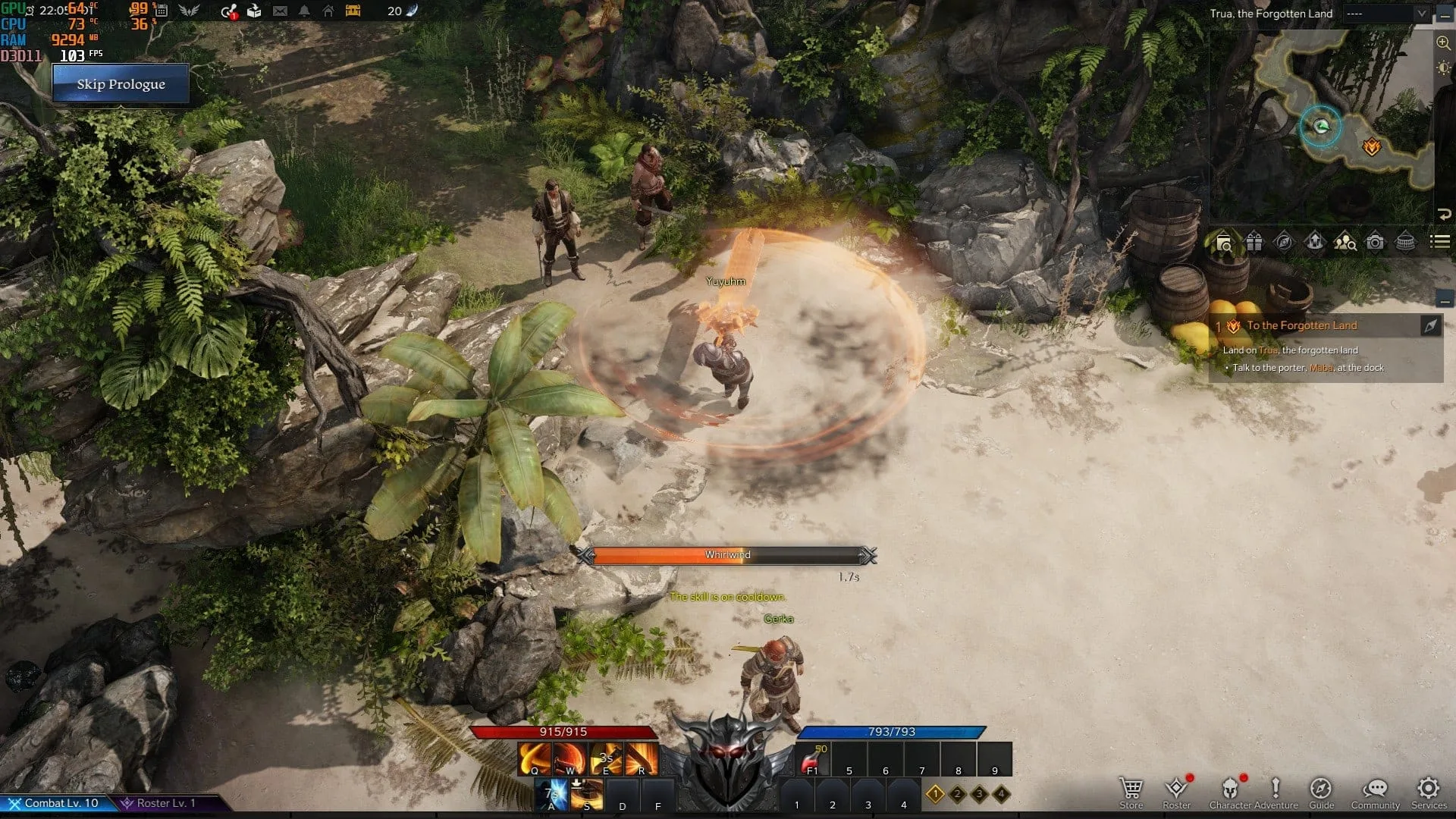The width and height of the screenshot is (1456, 819).
Task: Open the Services gear menu
Action: coord(1429,791)
